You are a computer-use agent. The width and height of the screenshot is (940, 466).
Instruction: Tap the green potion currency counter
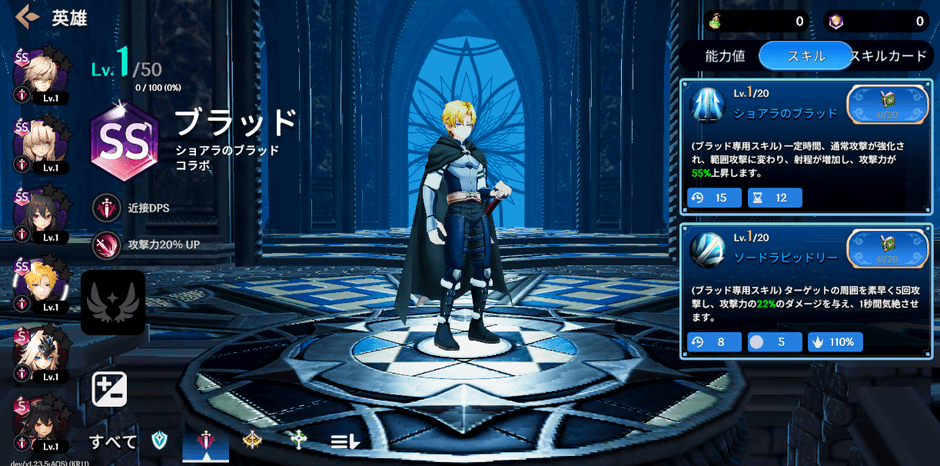click(x=761, y=21)
